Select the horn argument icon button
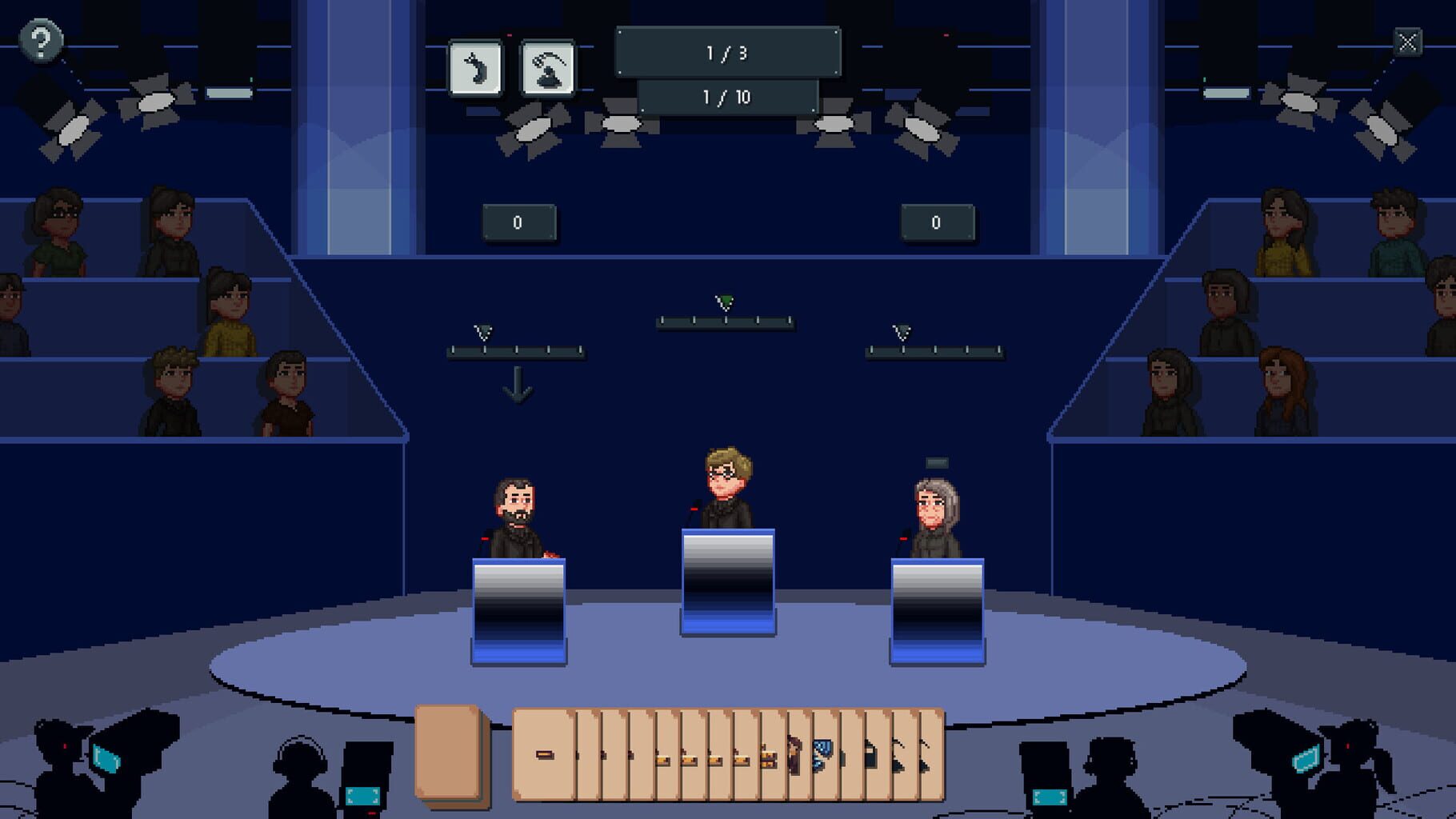 (475, 66)
